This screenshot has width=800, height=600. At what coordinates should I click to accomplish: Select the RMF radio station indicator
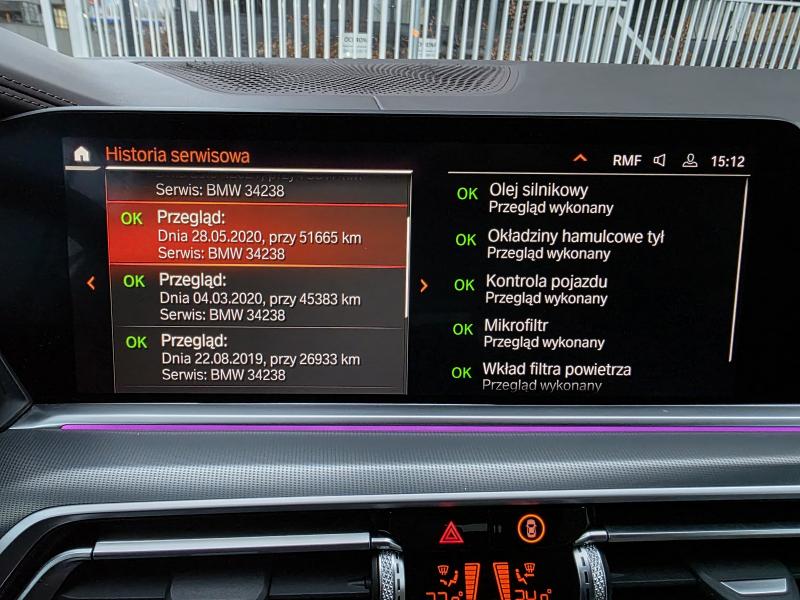[x=627, y=160]
